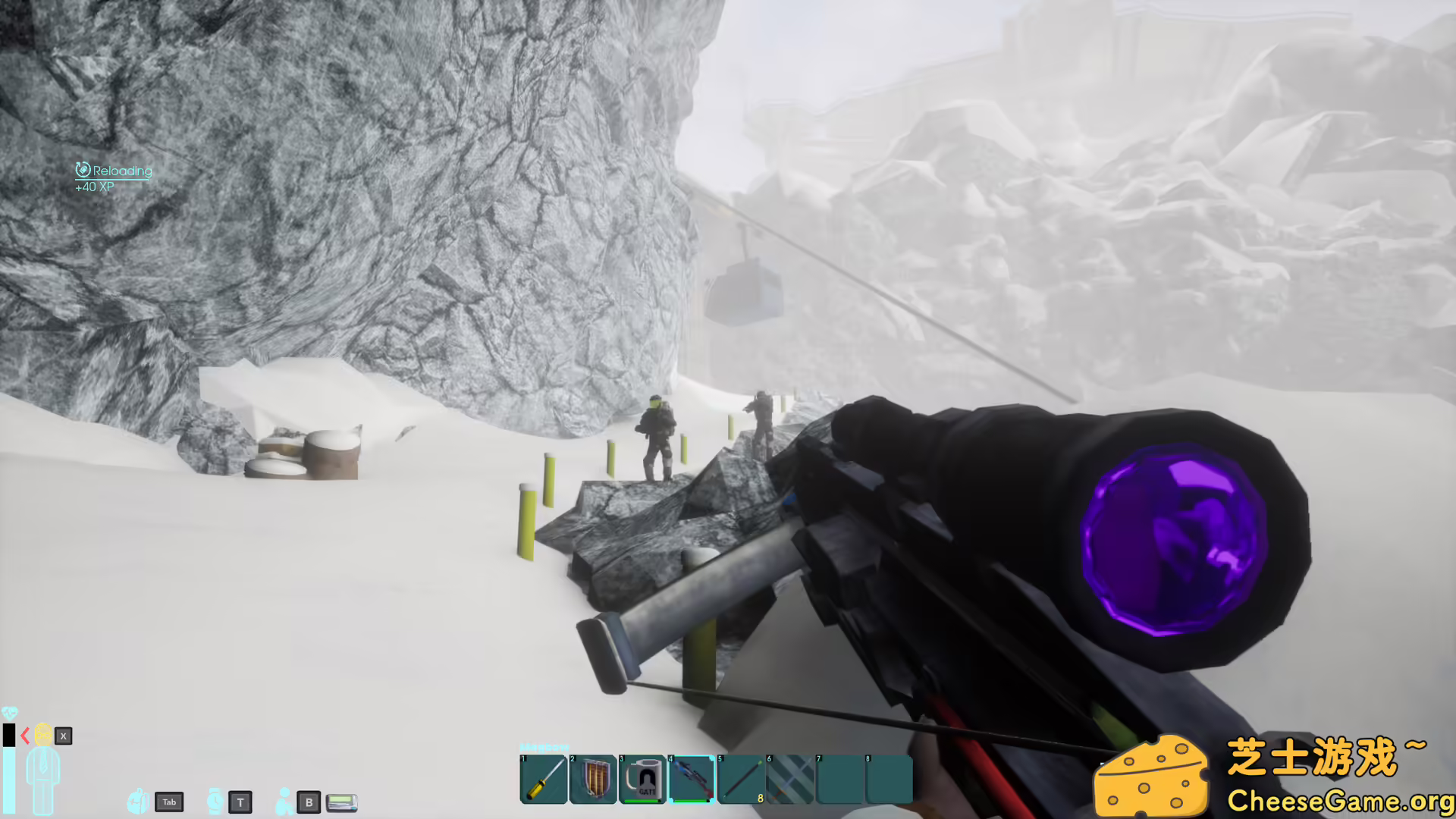
Task: Select the arrows stack in hotbar slot 5
Action: (x=743, y=779)
